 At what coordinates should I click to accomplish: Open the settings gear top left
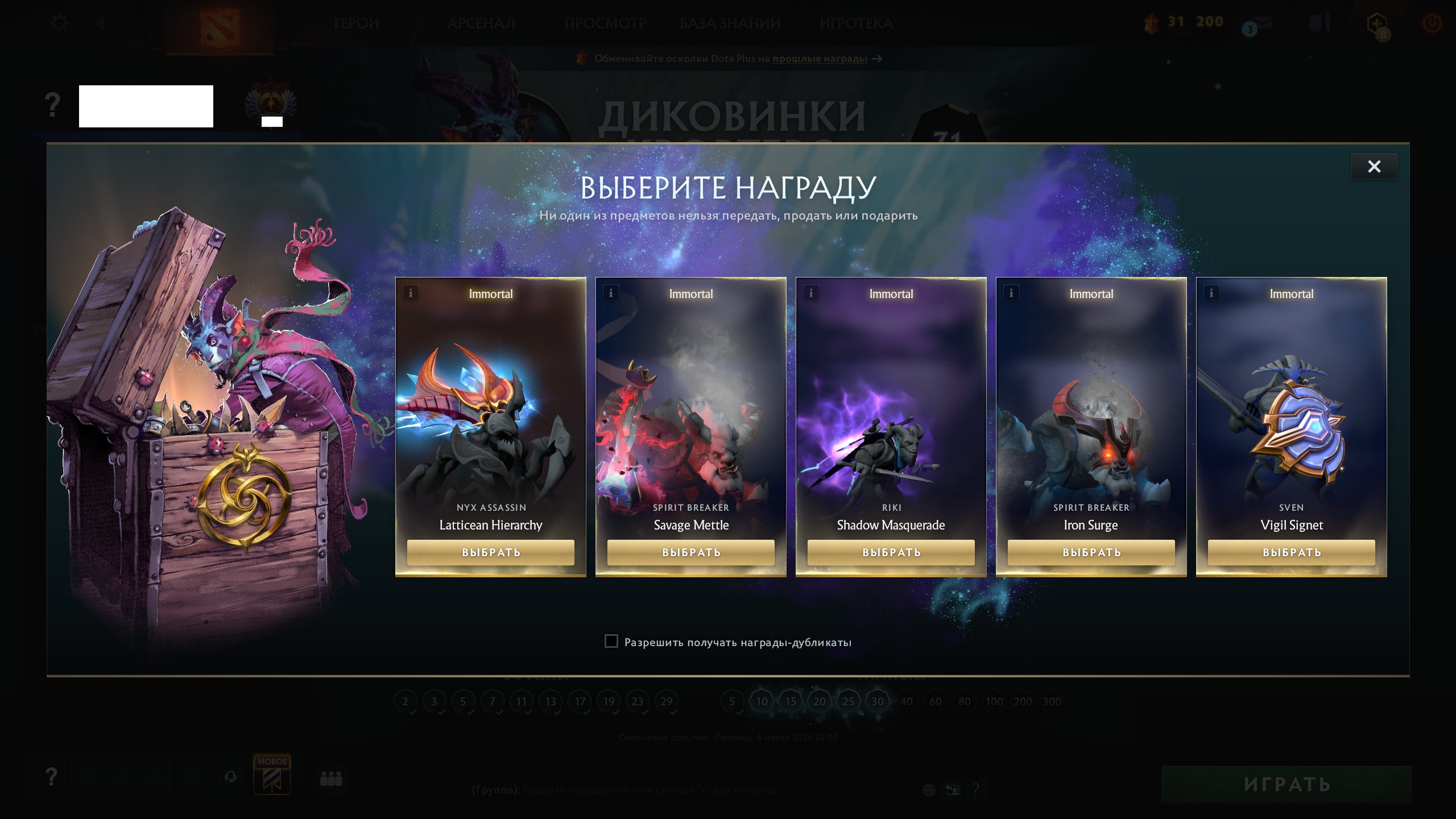coord(59,22)
